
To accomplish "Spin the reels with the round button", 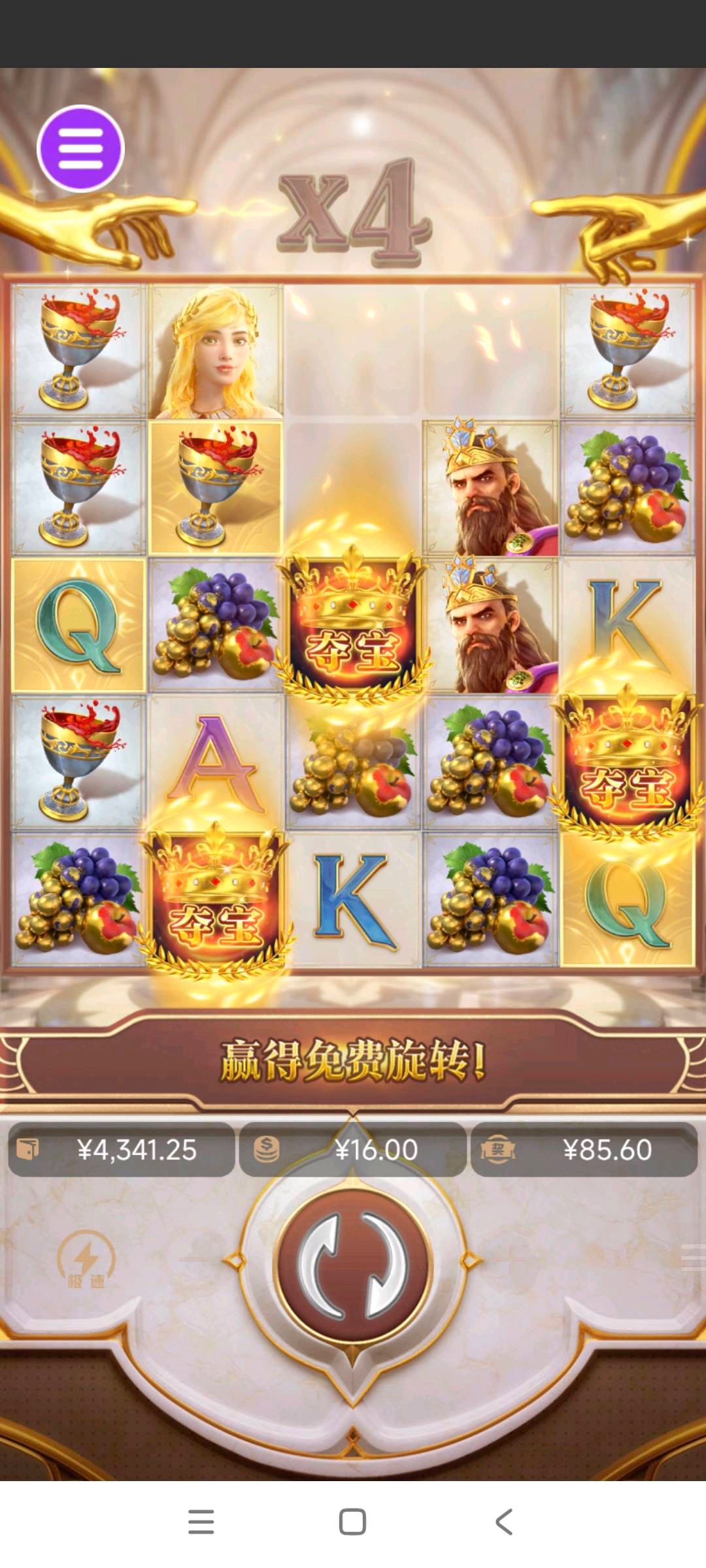I will (x=353, y=1266).
